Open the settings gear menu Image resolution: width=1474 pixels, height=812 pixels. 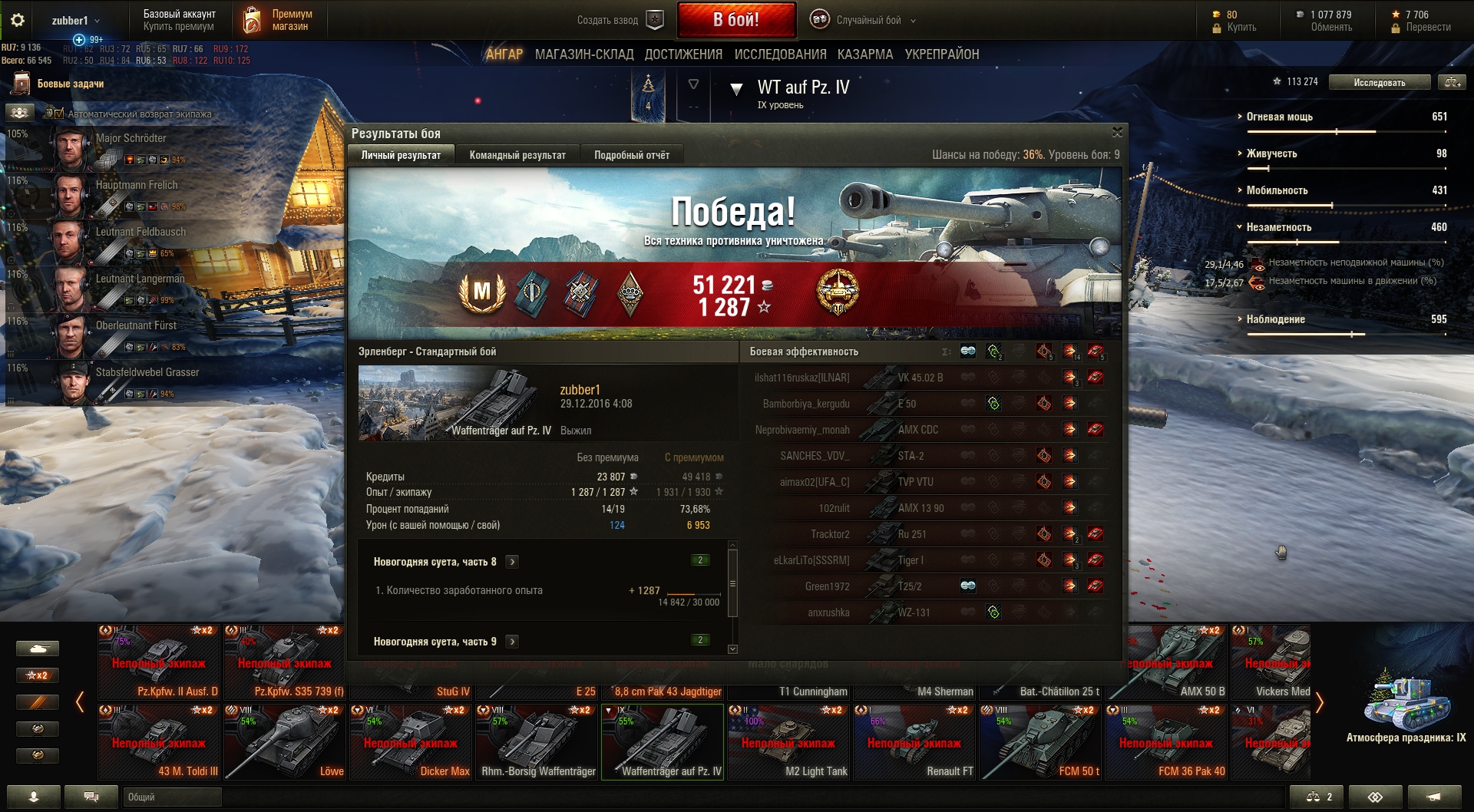point(18,21)
